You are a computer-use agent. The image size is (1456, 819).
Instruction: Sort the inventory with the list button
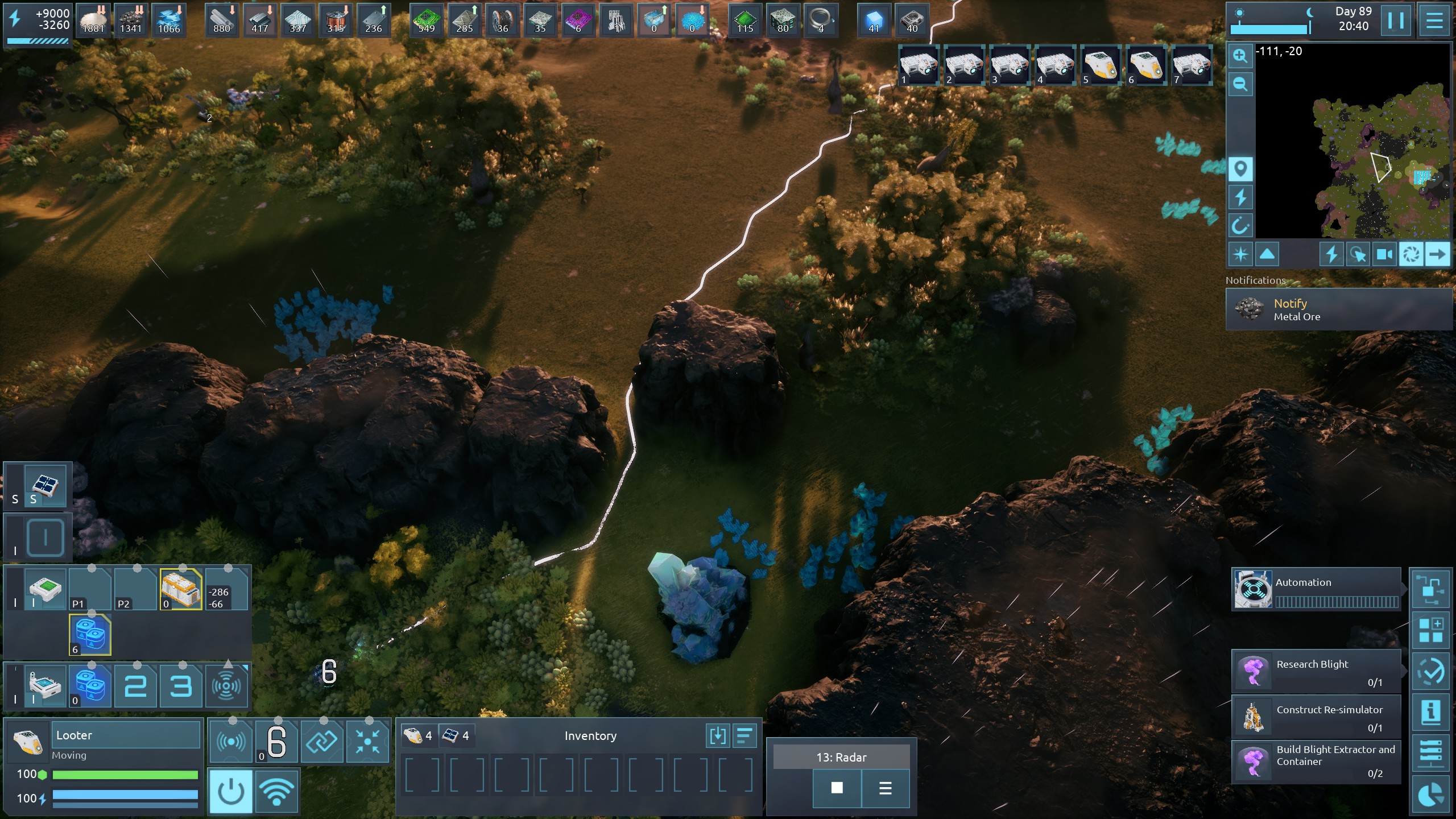pyautogui.click(x=744, y=736)
